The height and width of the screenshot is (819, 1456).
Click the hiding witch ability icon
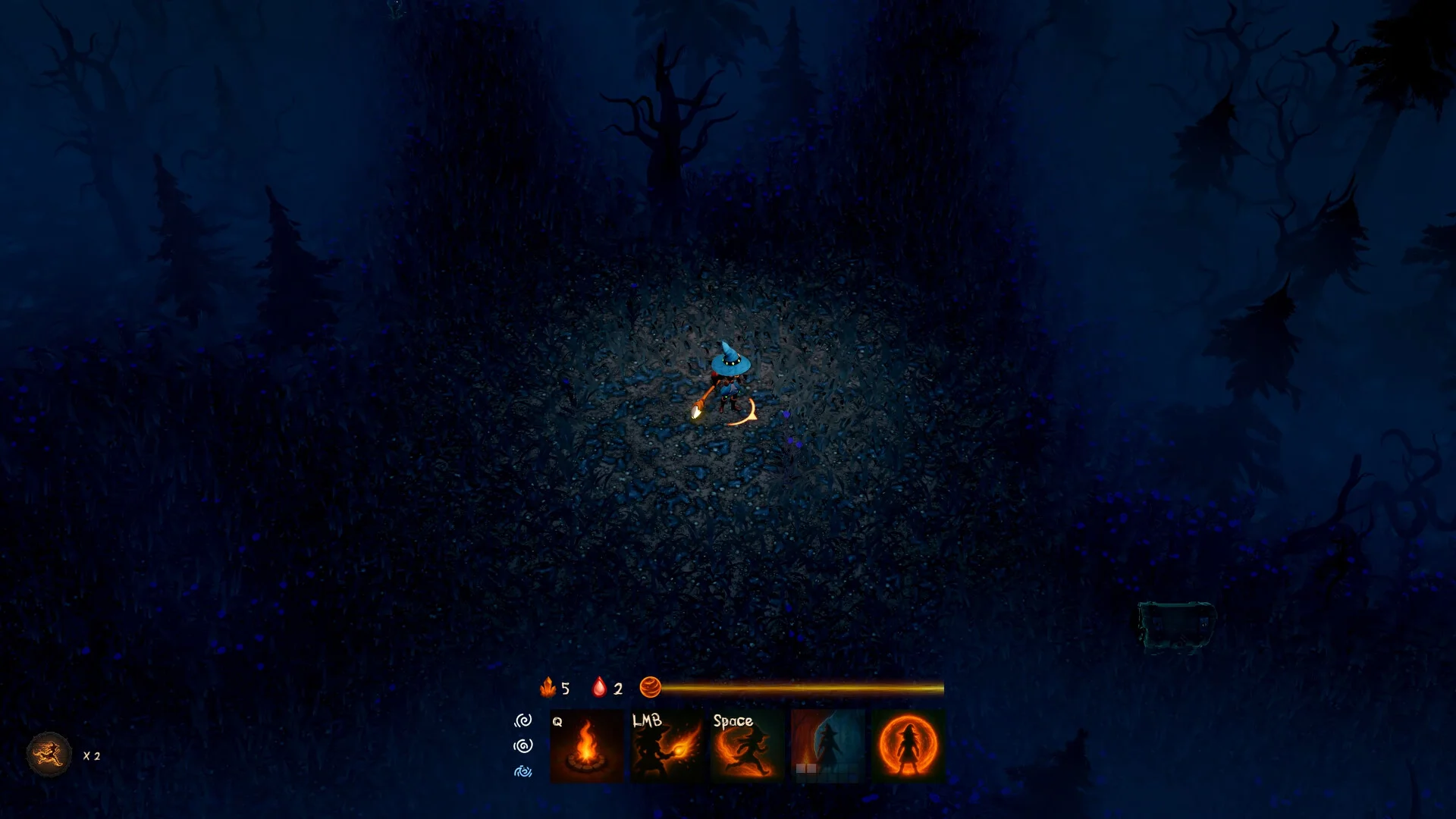click(827, 745)
